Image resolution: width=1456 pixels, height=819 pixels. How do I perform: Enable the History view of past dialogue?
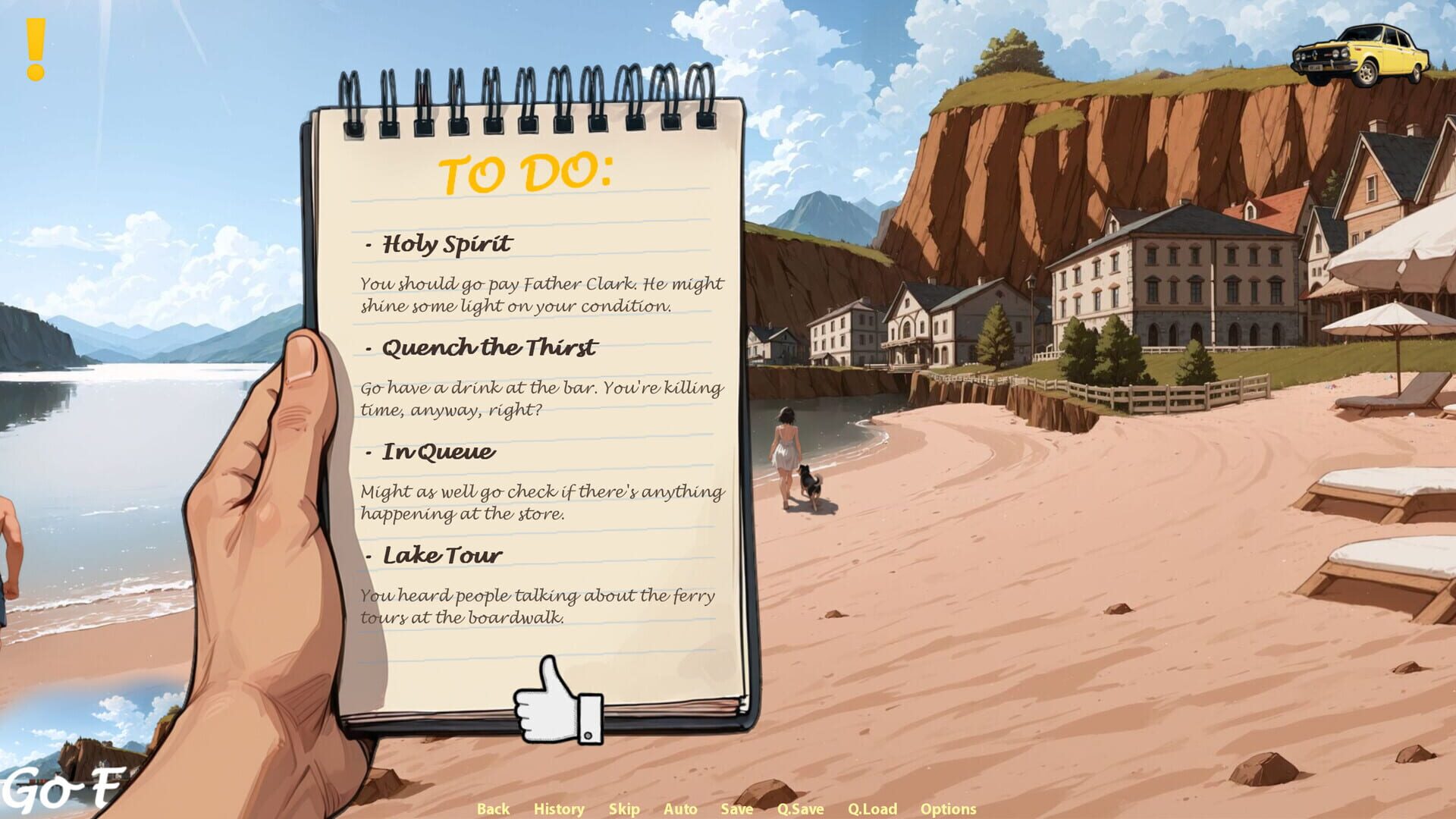(x=559, y=808)
